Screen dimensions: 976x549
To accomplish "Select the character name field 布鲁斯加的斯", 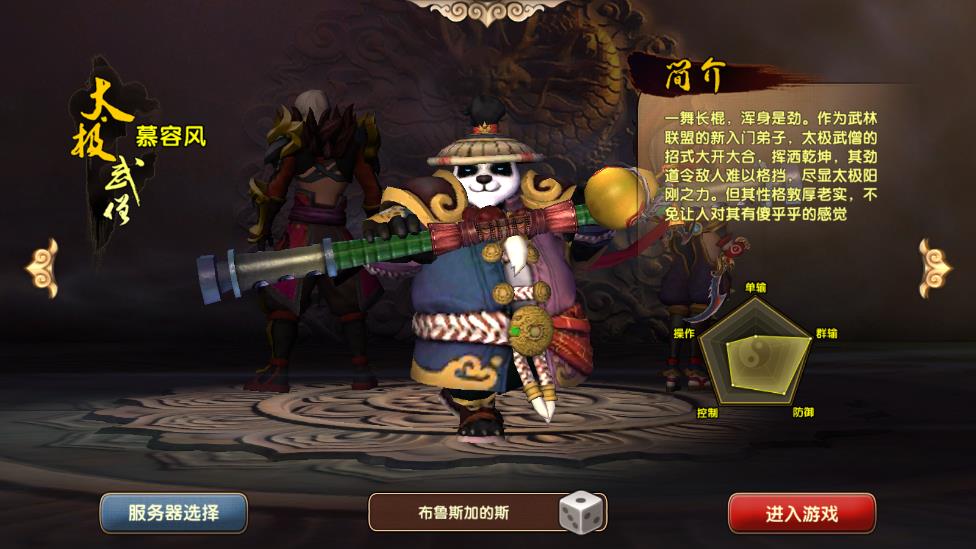I will pos(463,513).
